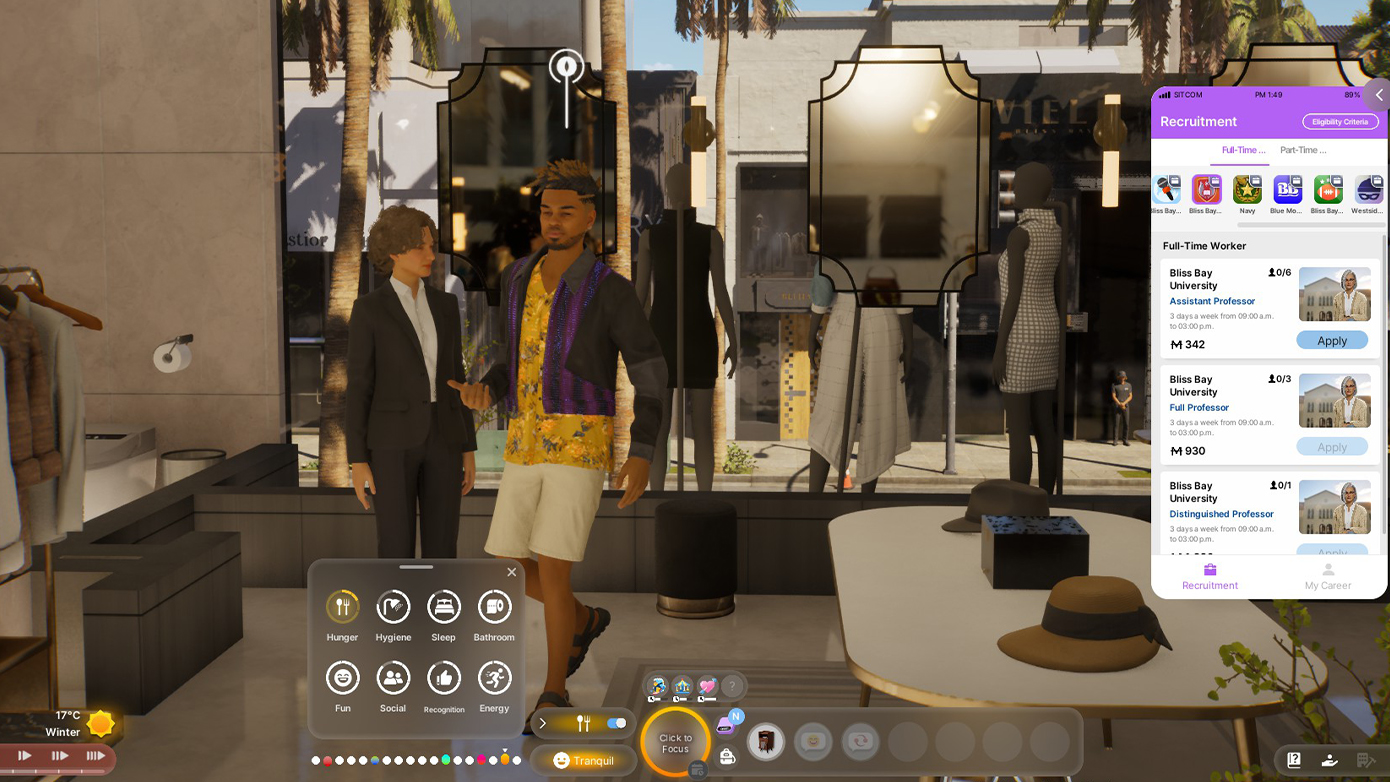Apply for the Assistant Professor position

(1332, 340)
